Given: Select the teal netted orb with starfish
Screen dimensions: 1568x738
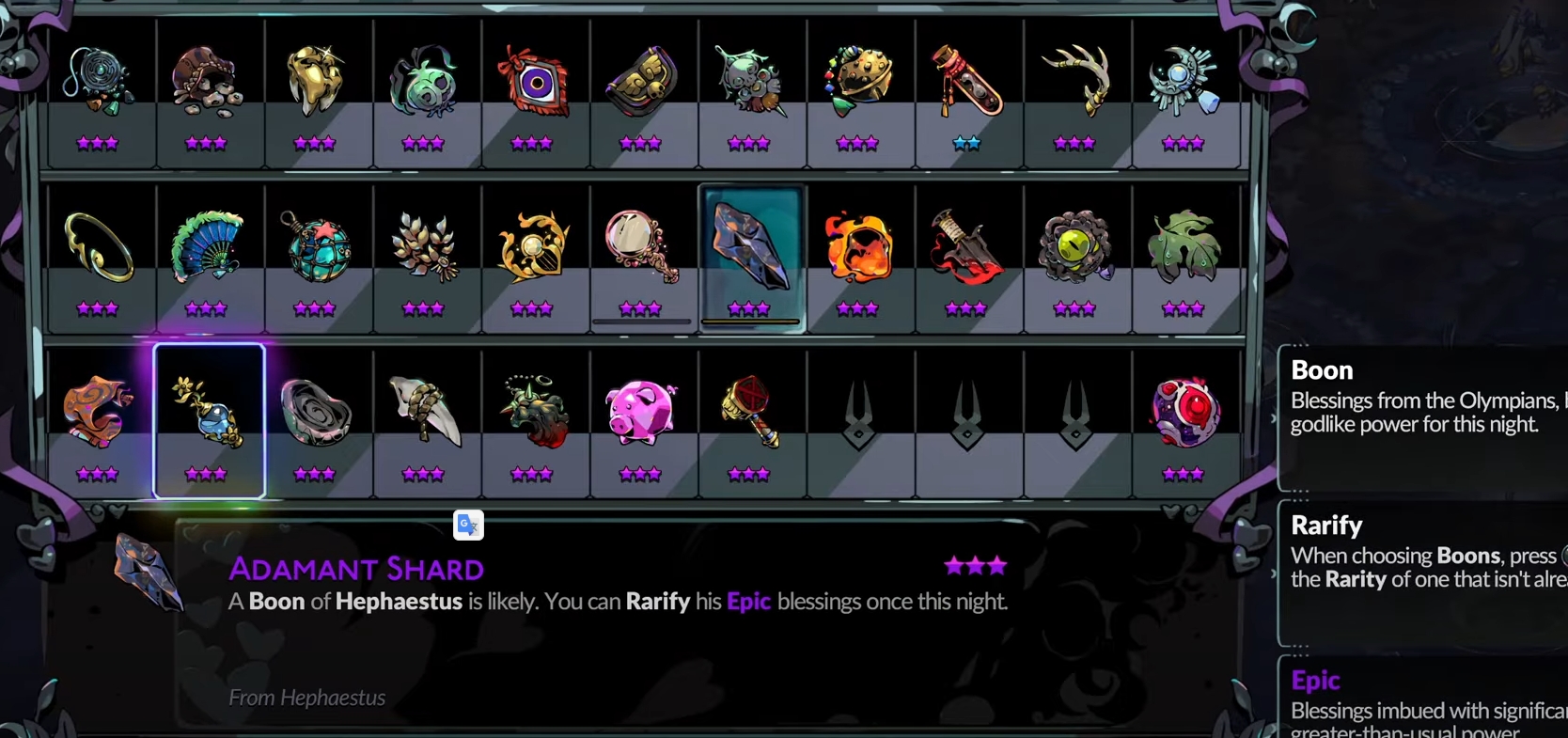Looking at the screenshot, I should 315,248.
